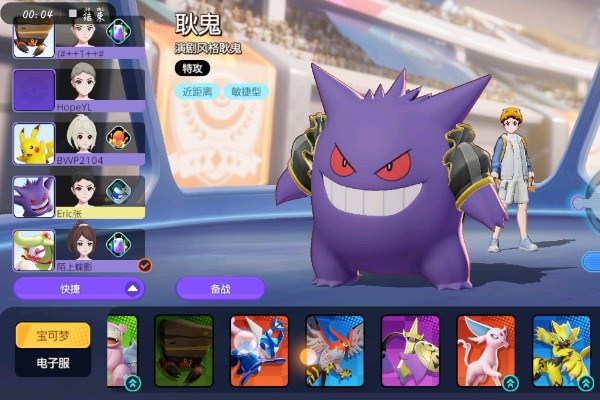Viewport: 600px width, 400px height.
Task: Click teammate HopeYL's row
Action: tap(78, 90)
